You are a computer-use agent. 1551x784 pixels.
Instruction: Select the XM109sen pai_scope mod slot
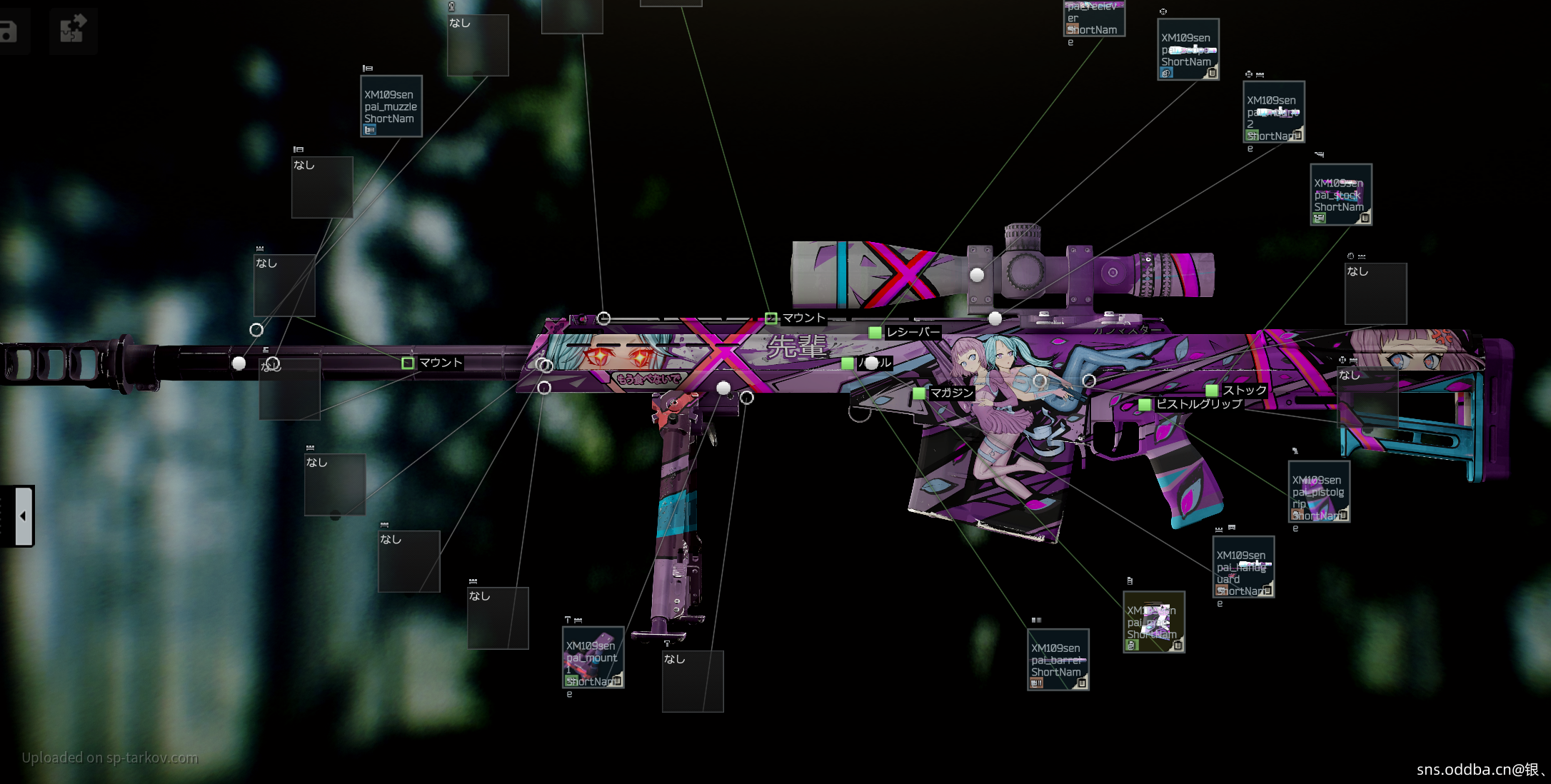pos(1188,49)
